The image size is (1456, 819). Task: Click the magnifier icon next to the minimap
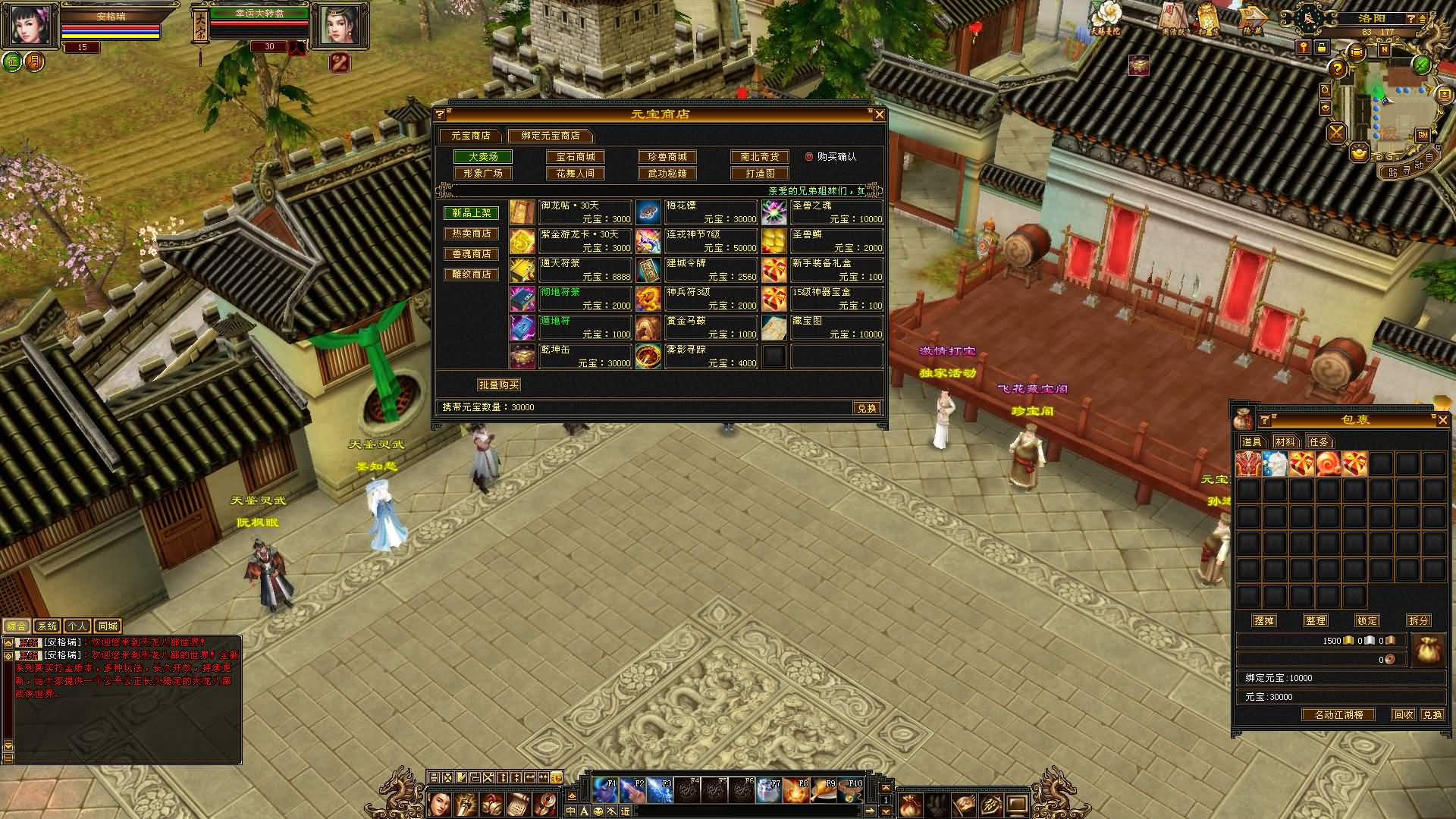(x=1325, y=92)
